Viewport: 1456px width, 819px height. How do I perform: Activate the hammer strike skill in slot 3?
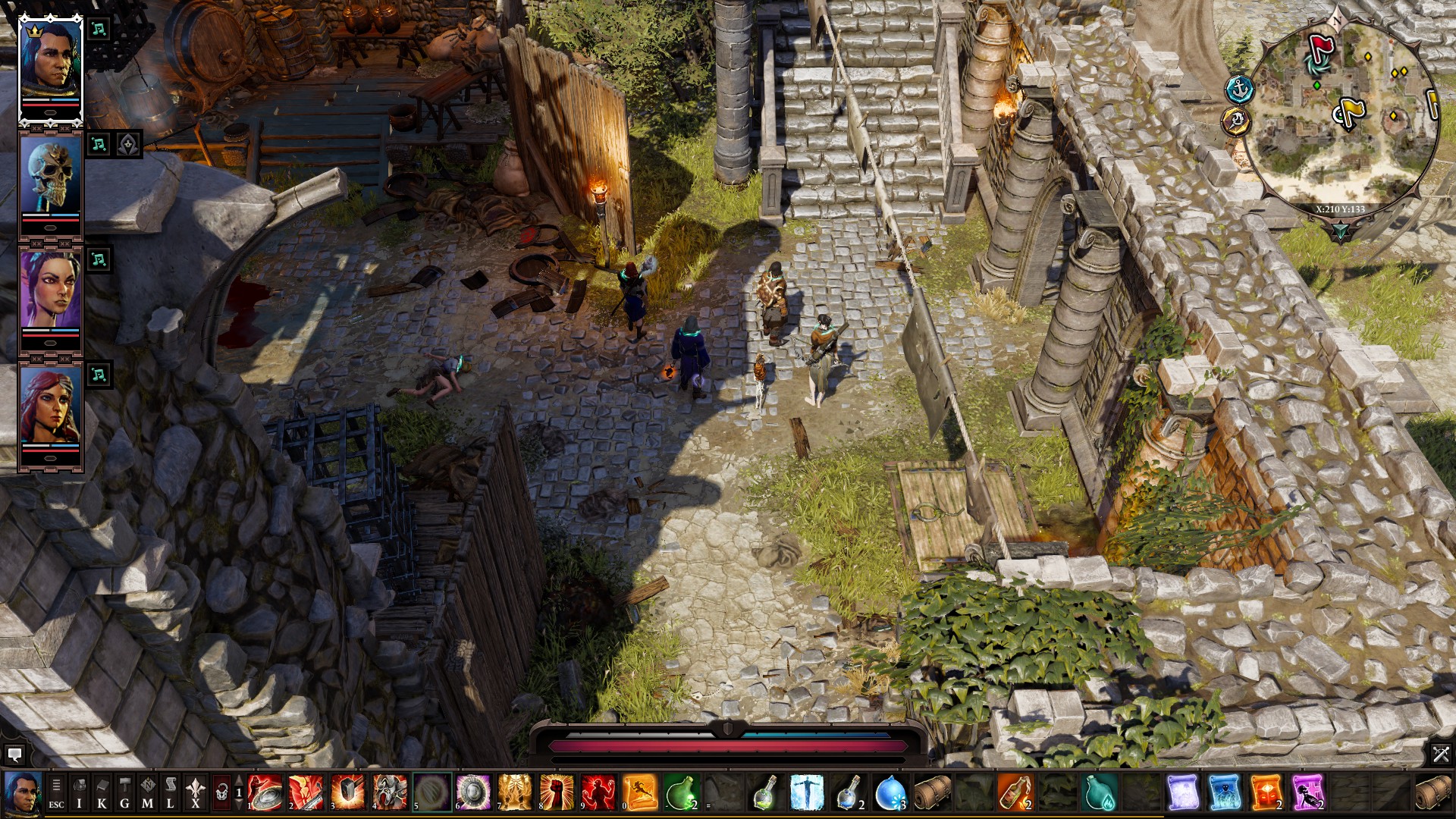pos(348,792)
